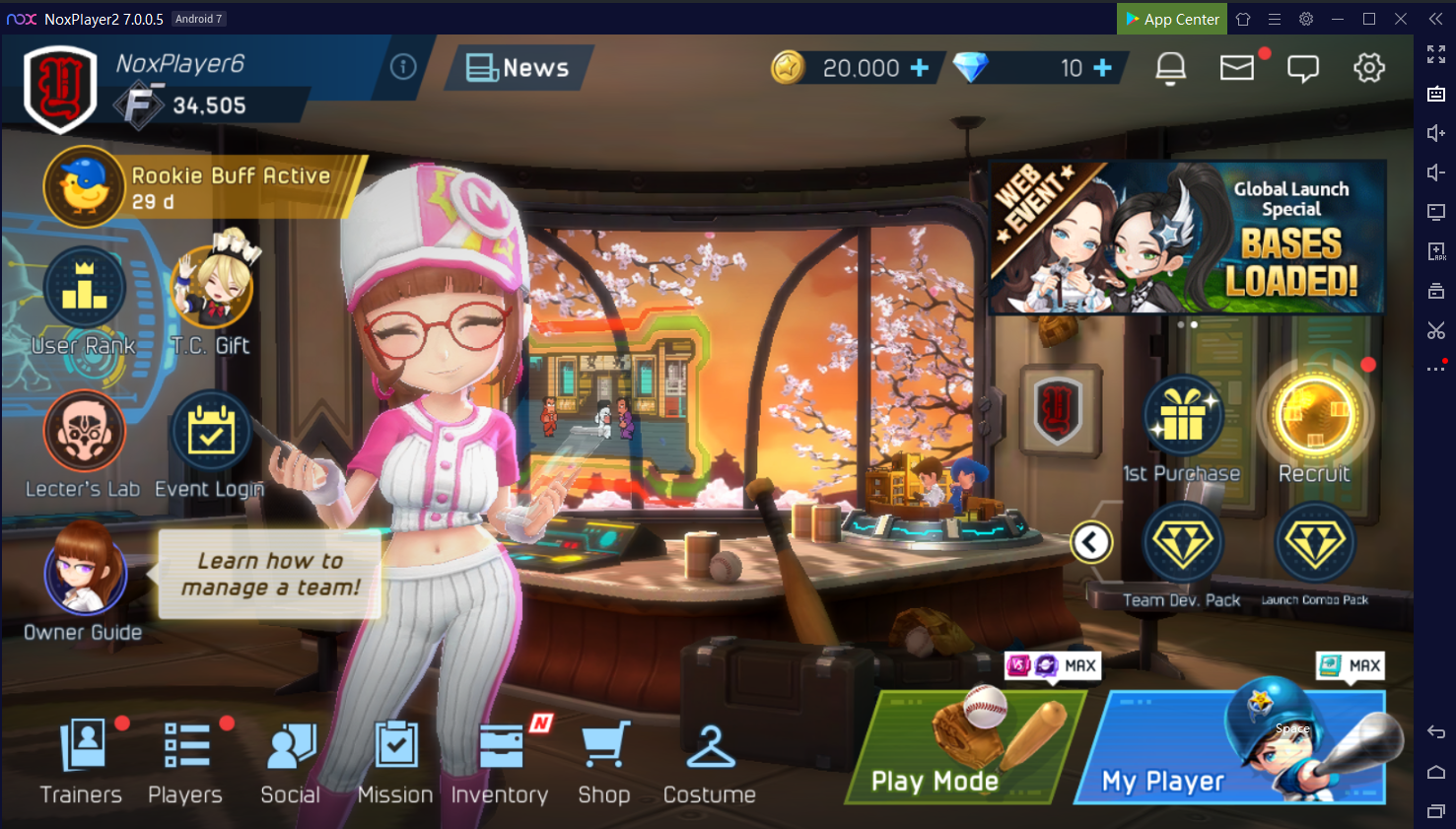This screenshot has height=829, width=1456.
Task: Open the notification bell
Action: (x=1170, y=68)
